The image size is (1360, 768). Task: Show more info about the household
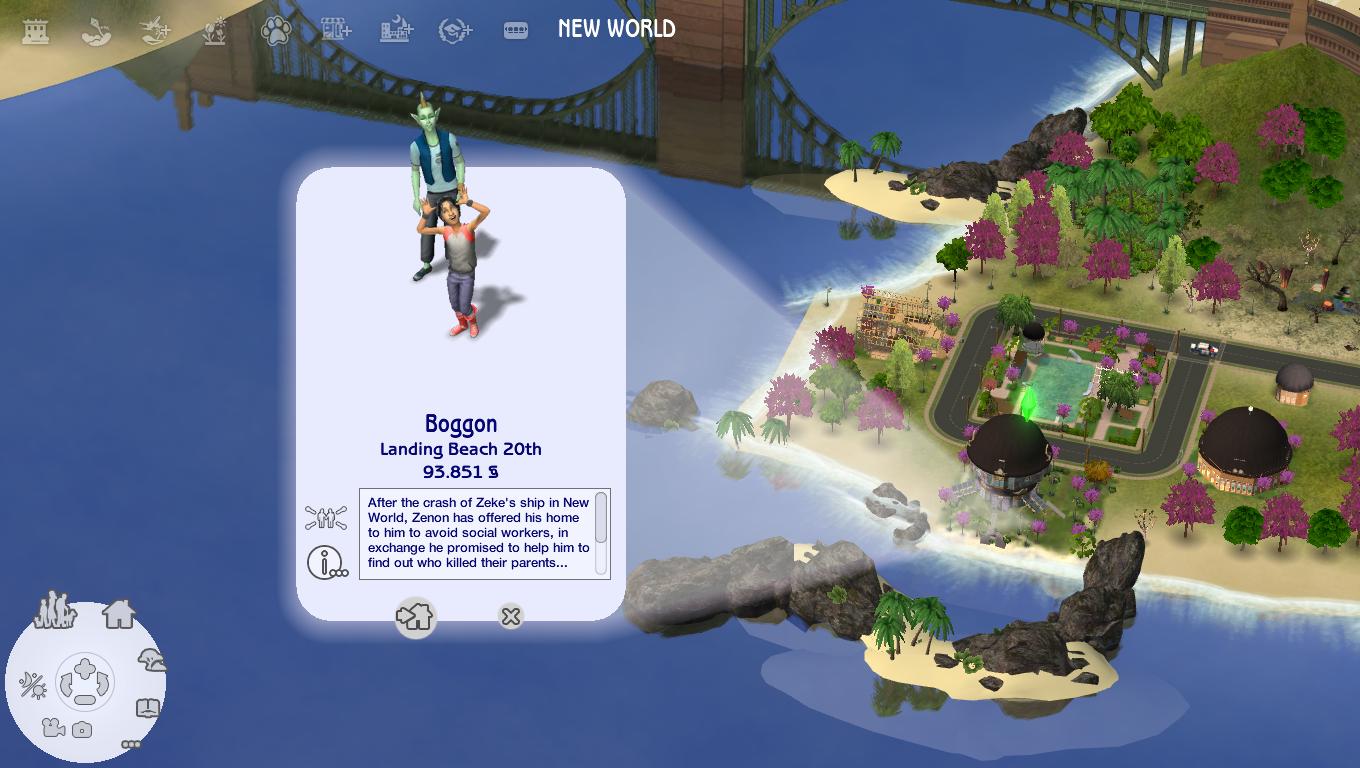coord(326,562)
